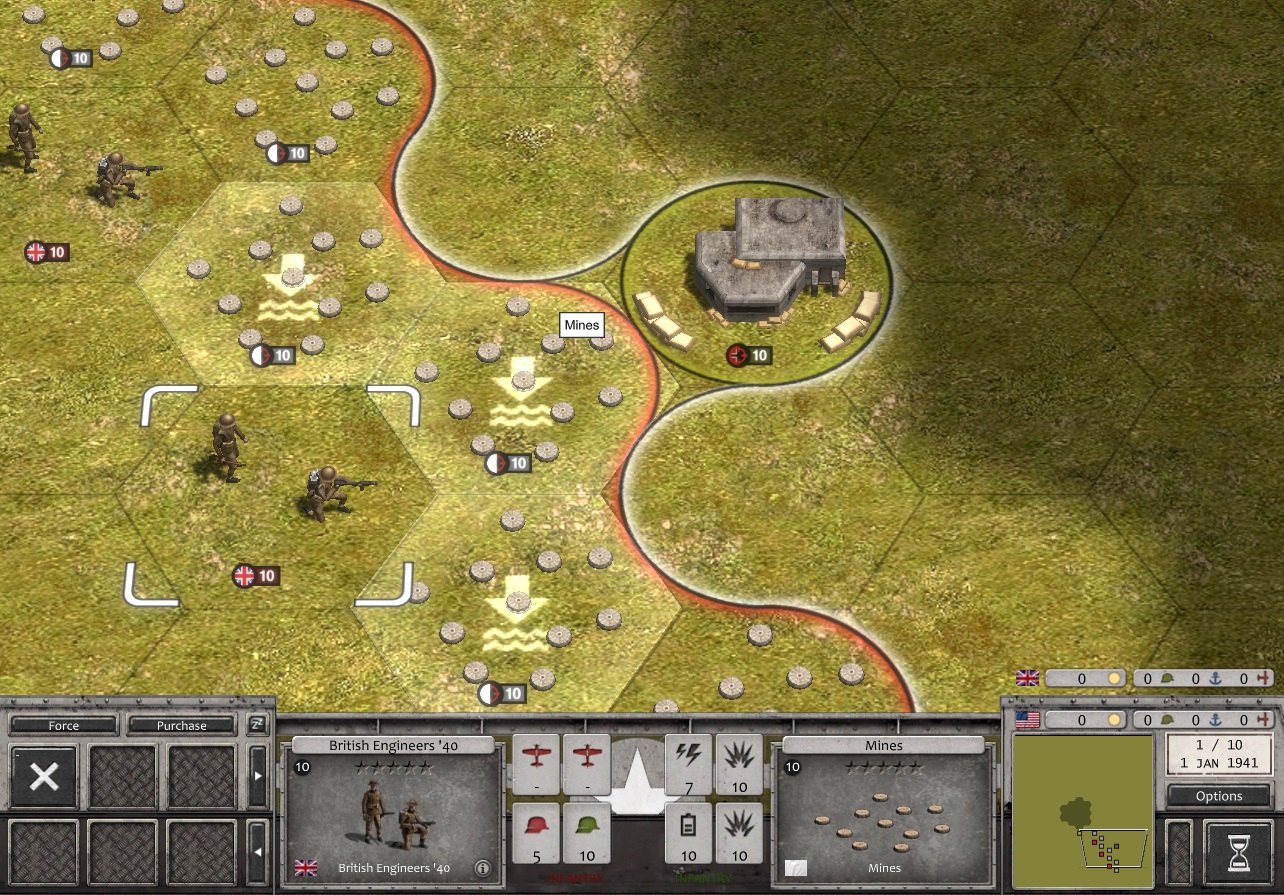Collapse lower slots with the left arrow
Image resolution: width=1284 pixels, height=895 pixels.
click(x=258, y=852)
